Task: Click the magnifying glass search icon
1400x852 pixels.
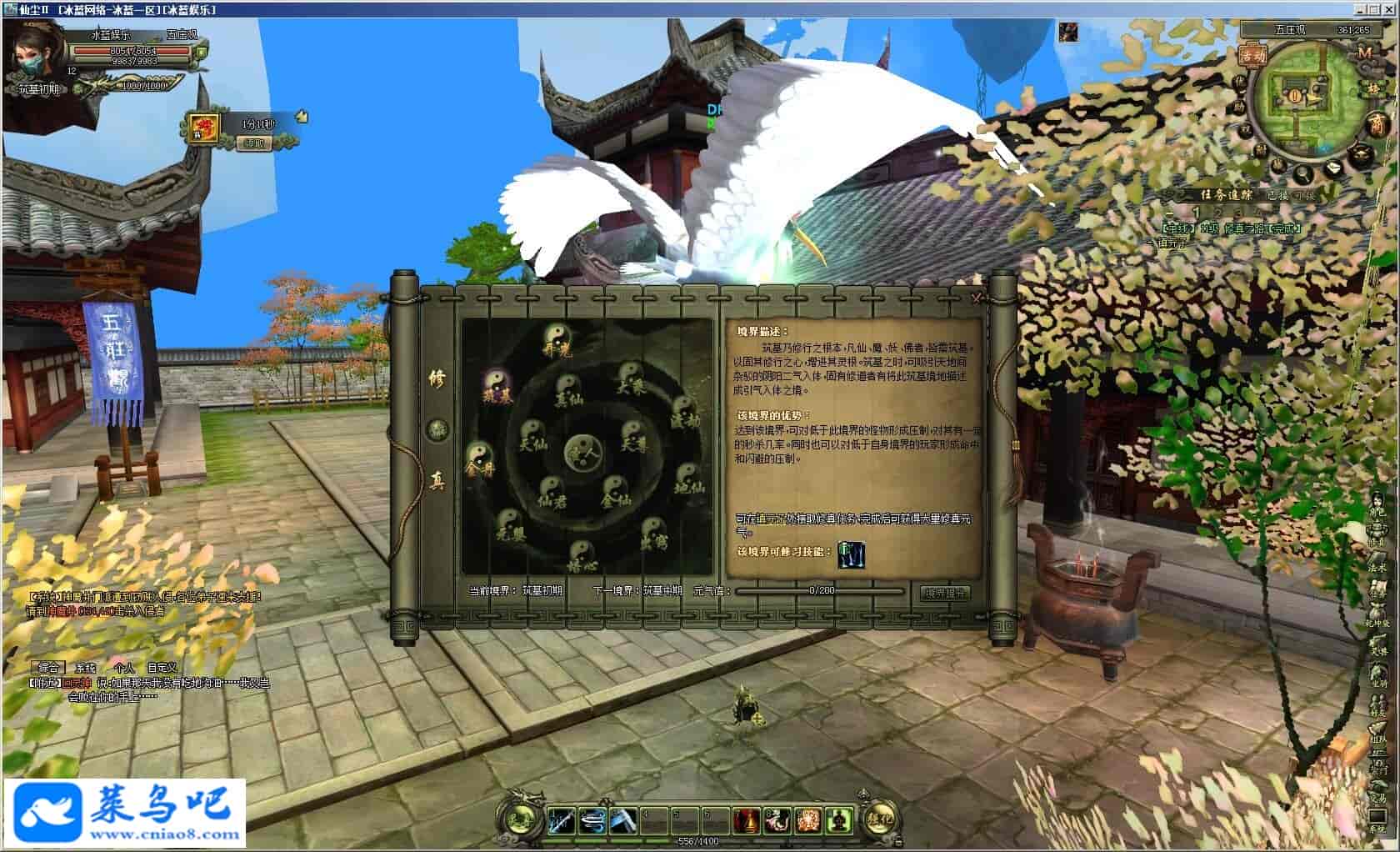Action: [x=1301, y=174]
